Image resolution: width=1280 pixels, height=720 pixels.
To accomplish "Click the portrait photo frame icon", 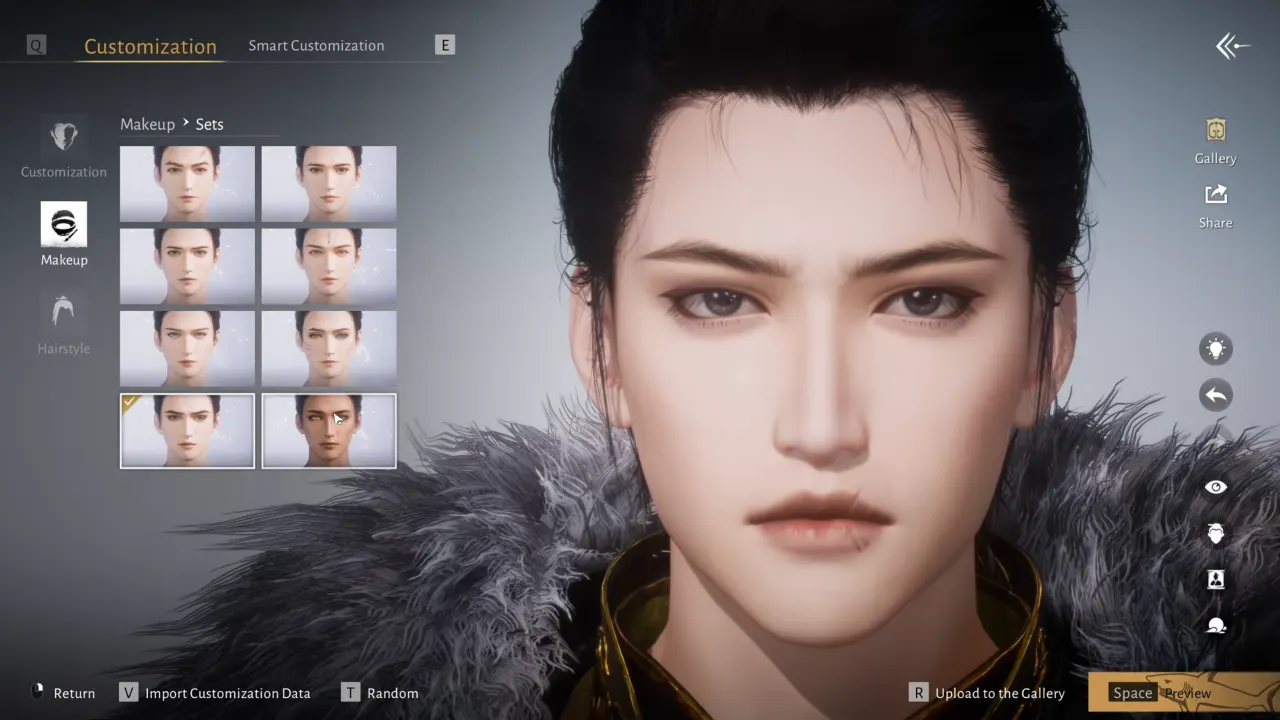I will pos(1215,578).
